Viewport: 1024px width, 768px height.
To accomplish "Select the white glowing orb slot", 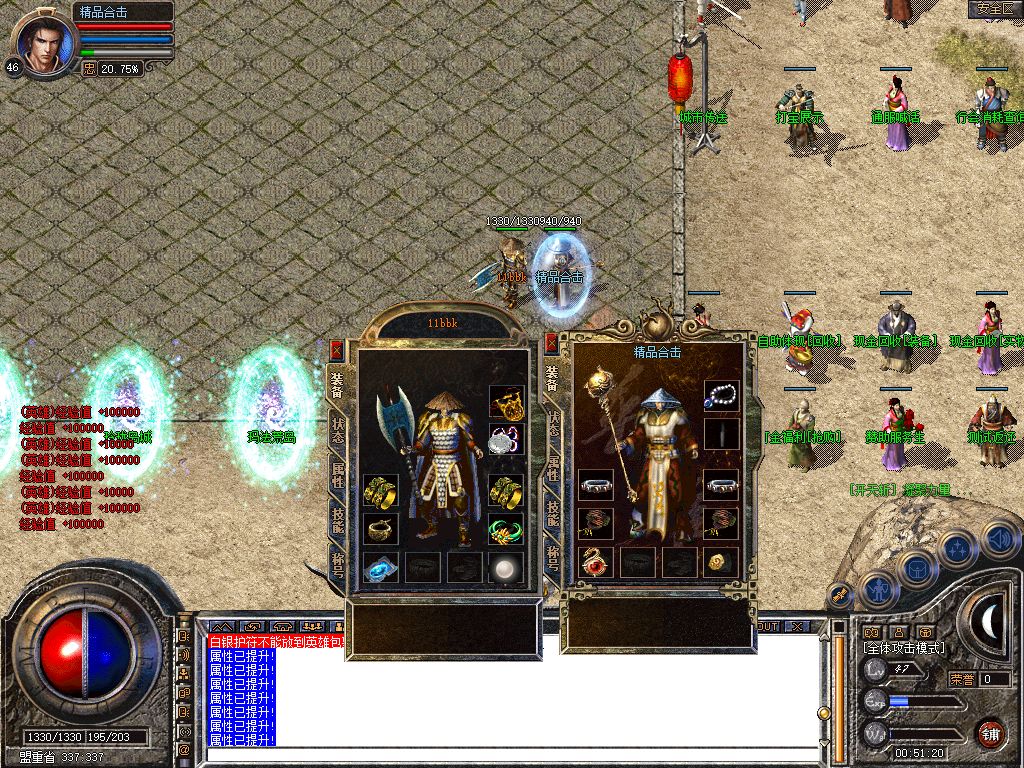I will (507, 567).
